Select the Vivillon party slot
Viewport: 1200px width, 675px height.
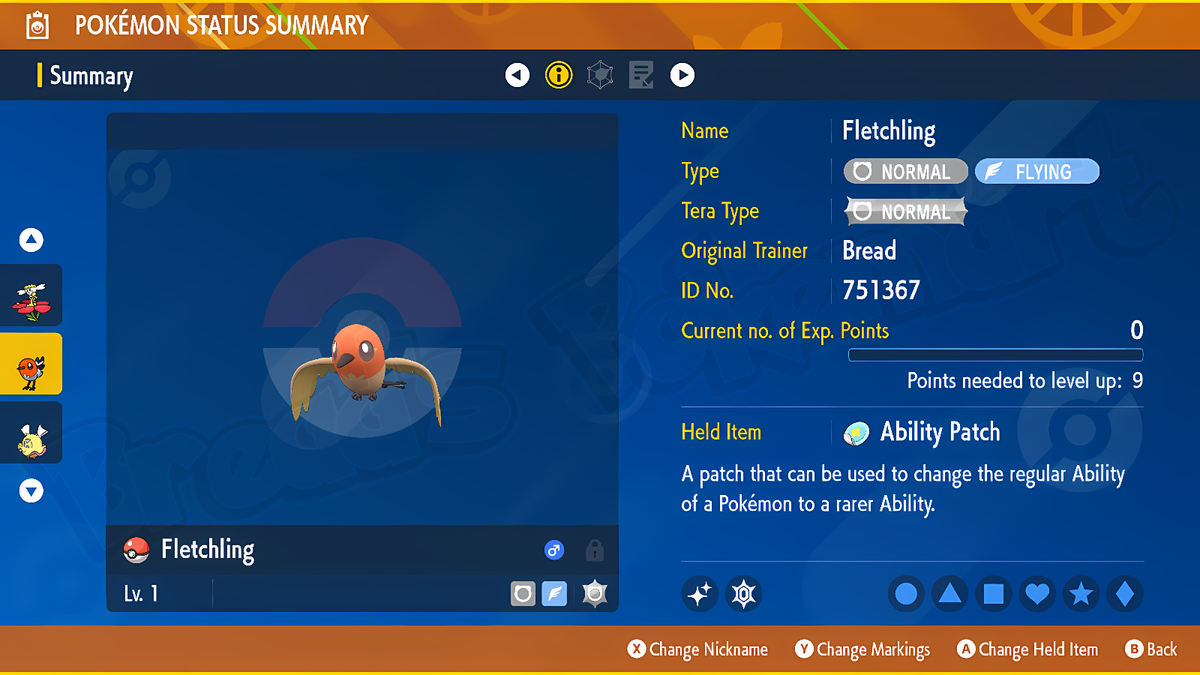(31, 295)
